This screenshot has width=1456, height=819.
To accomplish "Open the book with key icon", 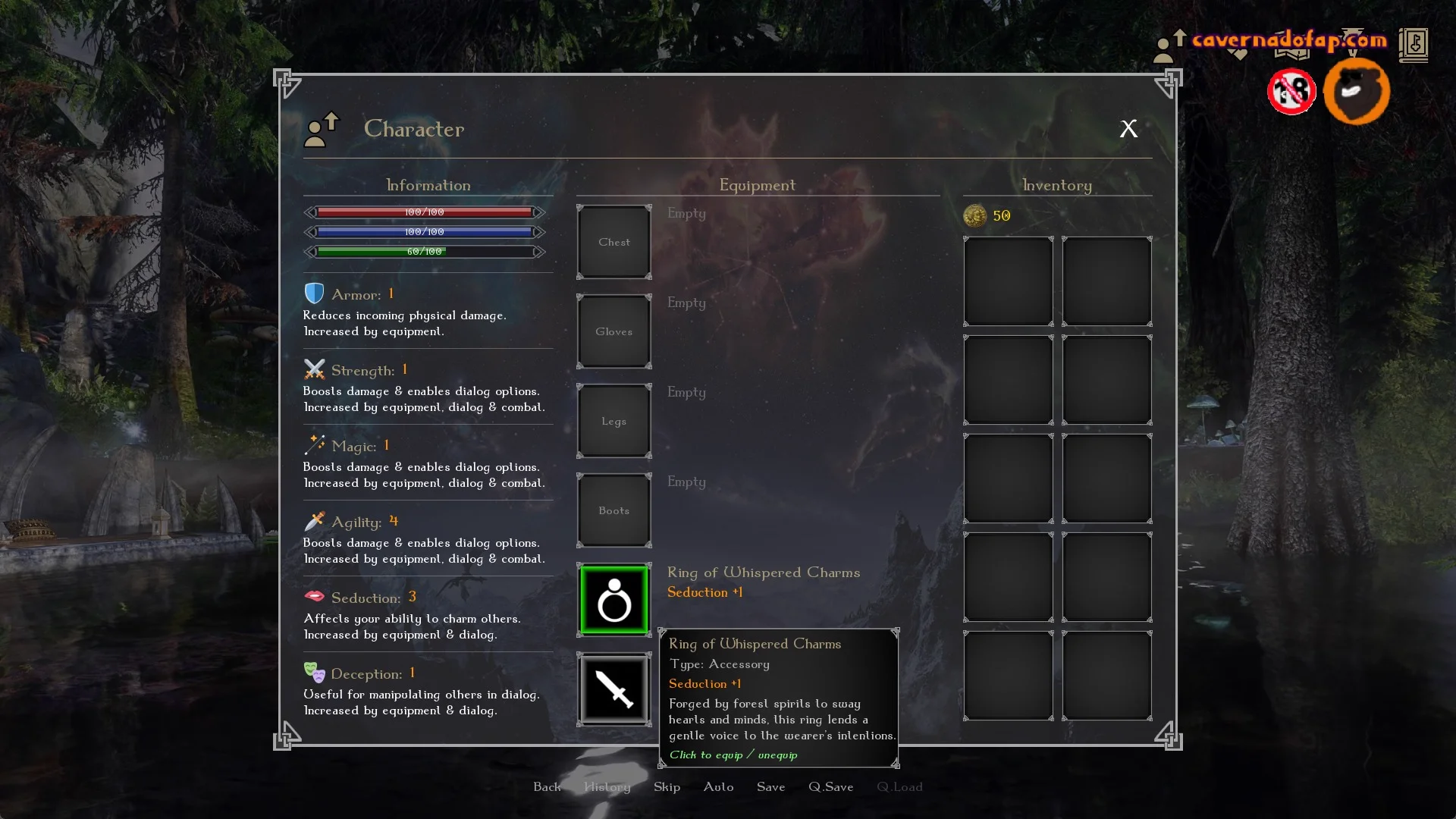I will (x=1413, y=45).
